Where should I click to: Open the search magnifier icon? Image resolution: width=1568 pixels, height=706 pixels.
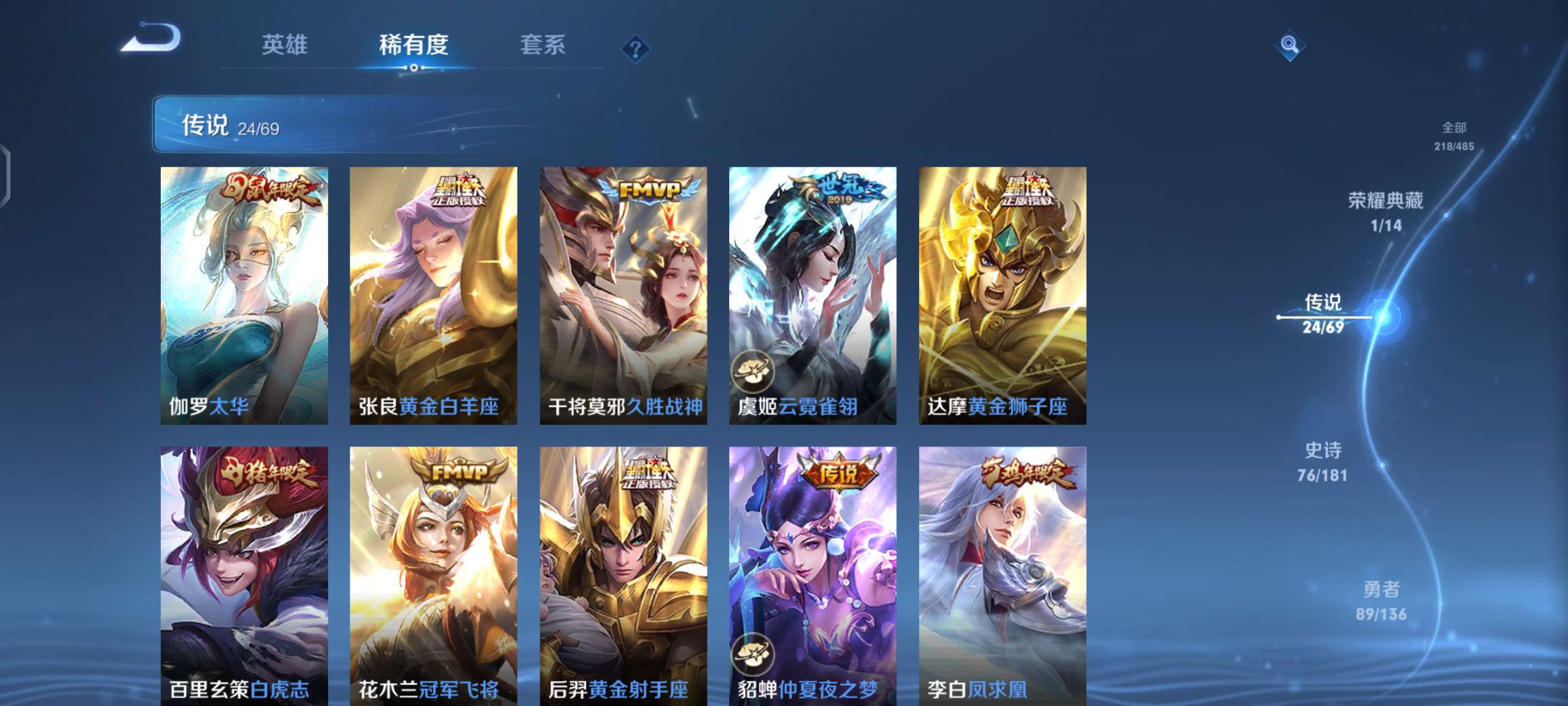tap(1289, 44)
